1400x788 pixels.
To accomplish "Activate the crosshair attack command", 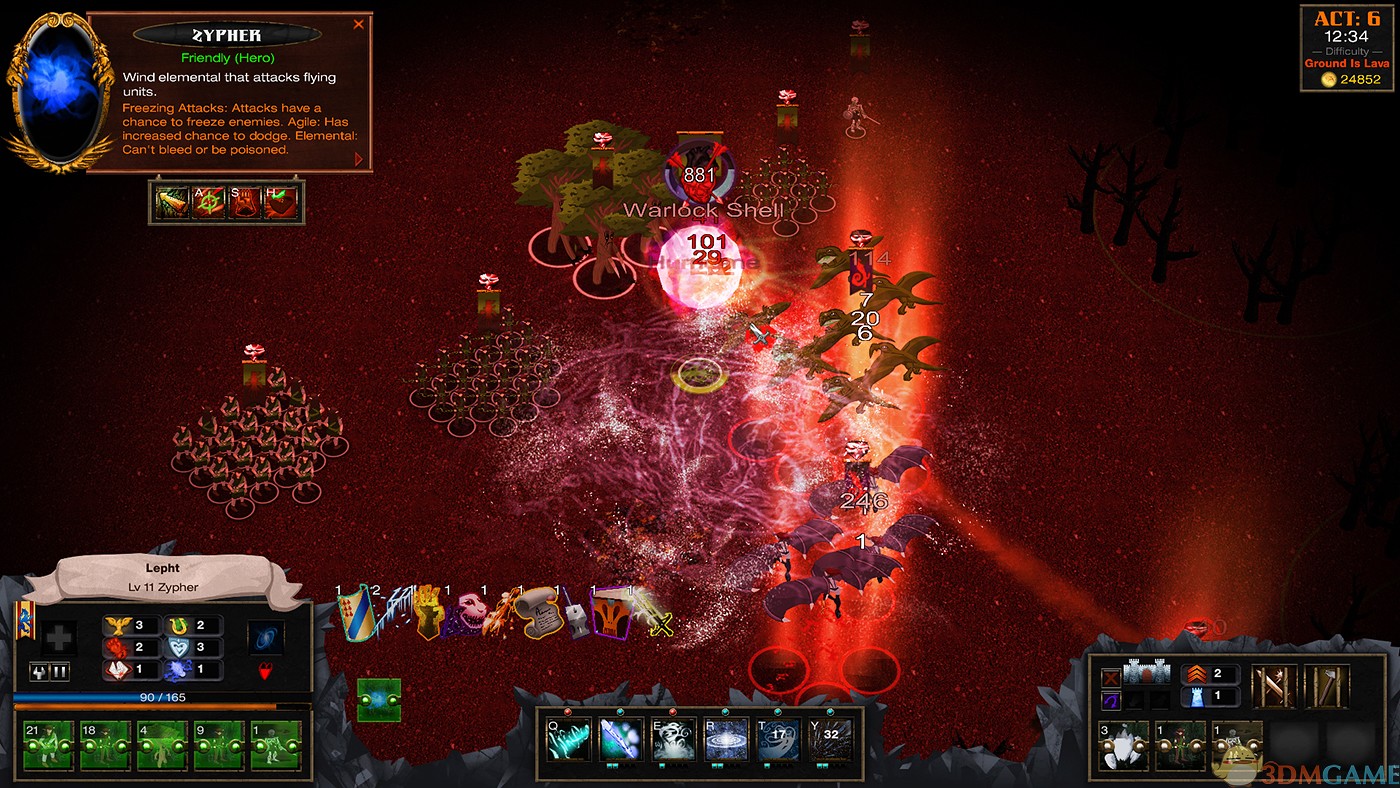I will 208,203.
